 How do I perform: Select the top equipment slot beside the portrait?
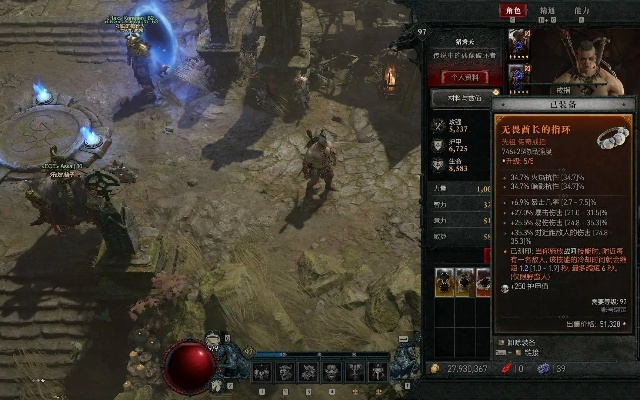pyautogui.click(x=519, y=41)
